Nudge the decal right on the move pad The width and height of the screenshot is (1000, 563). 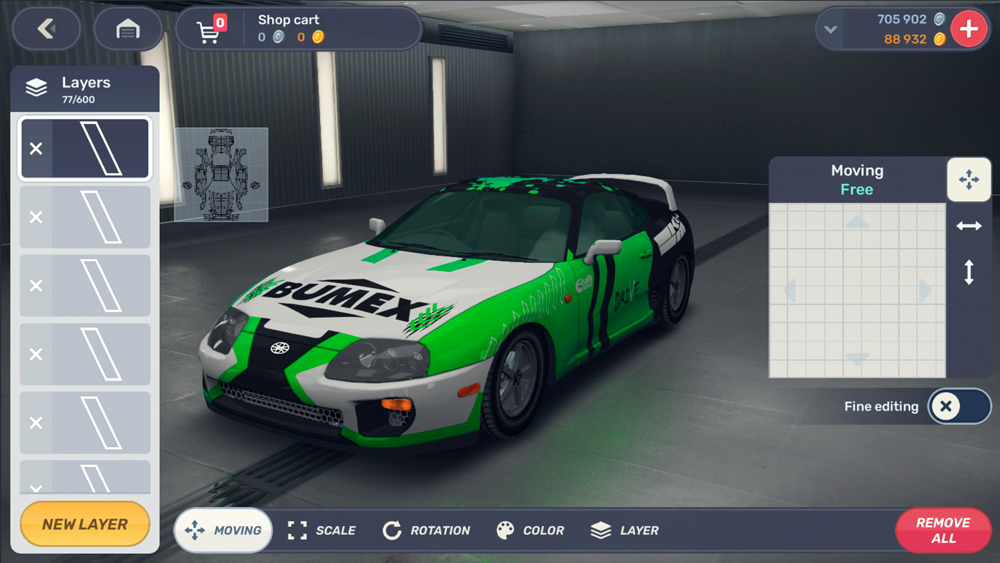925,291
